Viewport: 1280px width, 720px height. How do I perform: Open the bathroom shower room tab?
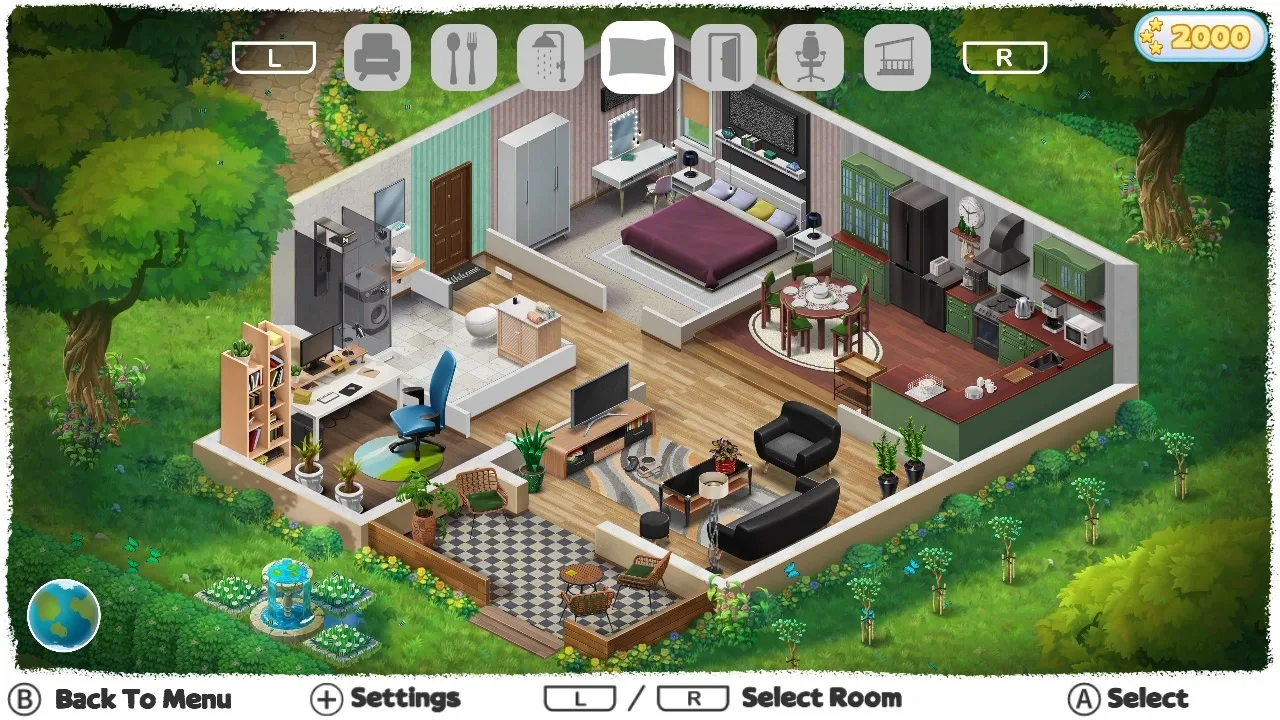click(x=550, y=58)
